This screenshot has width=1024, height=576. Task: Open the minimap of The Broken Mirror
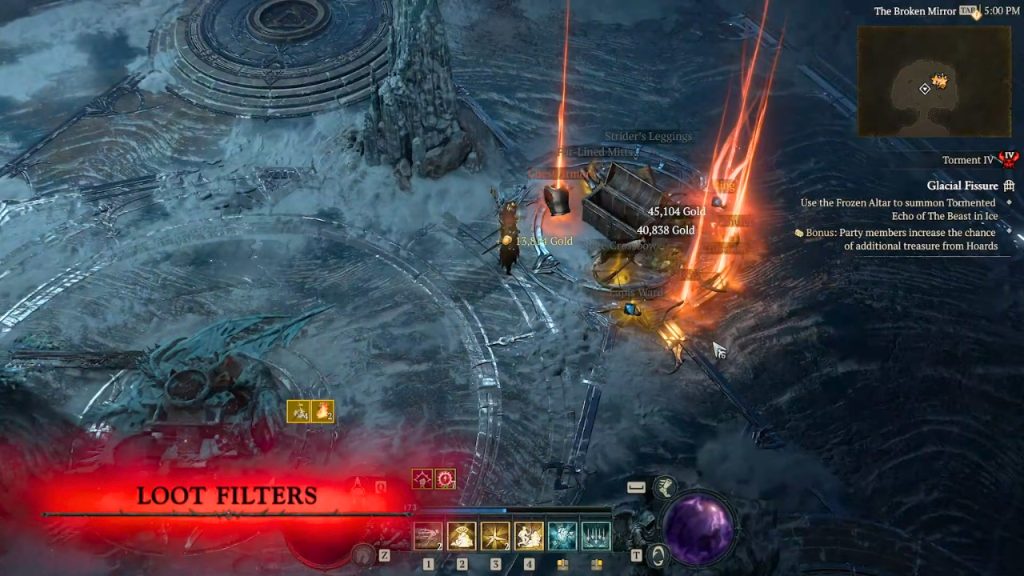(920, 80)
